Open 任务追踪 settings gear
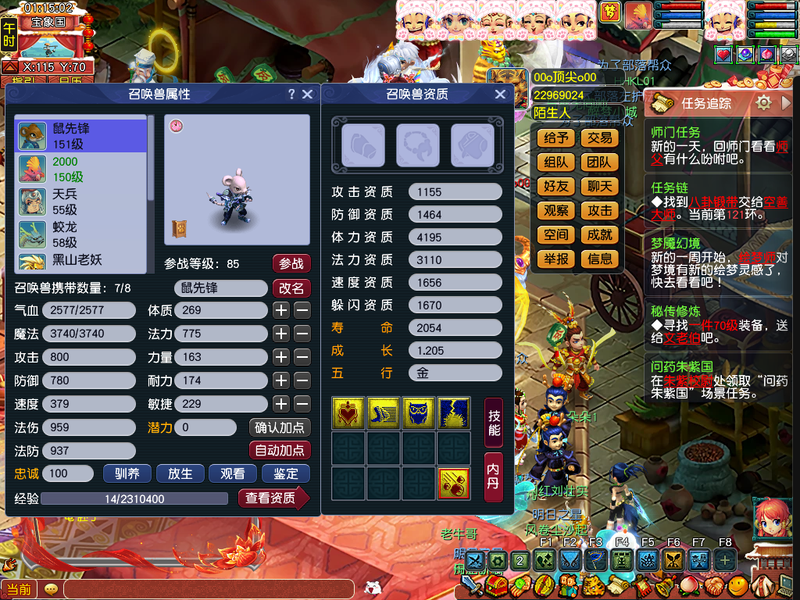 click(763, 102)
